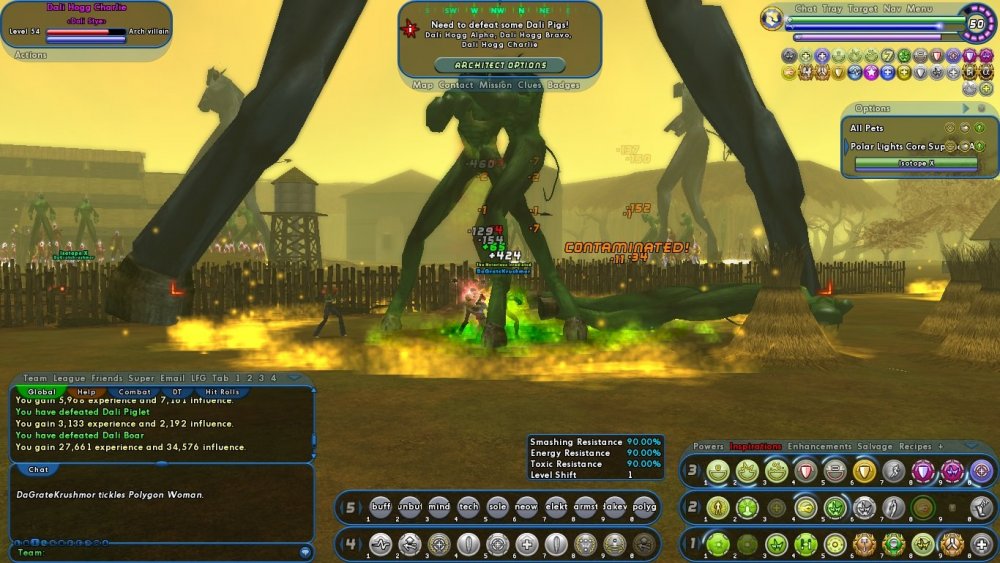Open the Salvage tab
Viewport: 1000px width, 563px height.
click(875, 446)
